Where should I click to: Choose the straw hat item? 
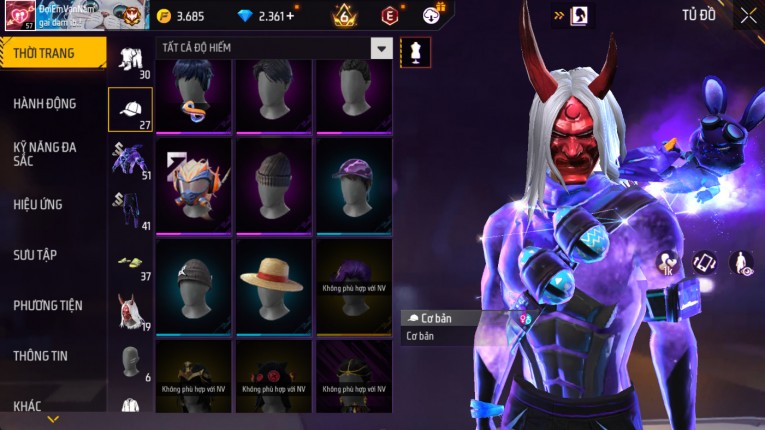(274, 286)
